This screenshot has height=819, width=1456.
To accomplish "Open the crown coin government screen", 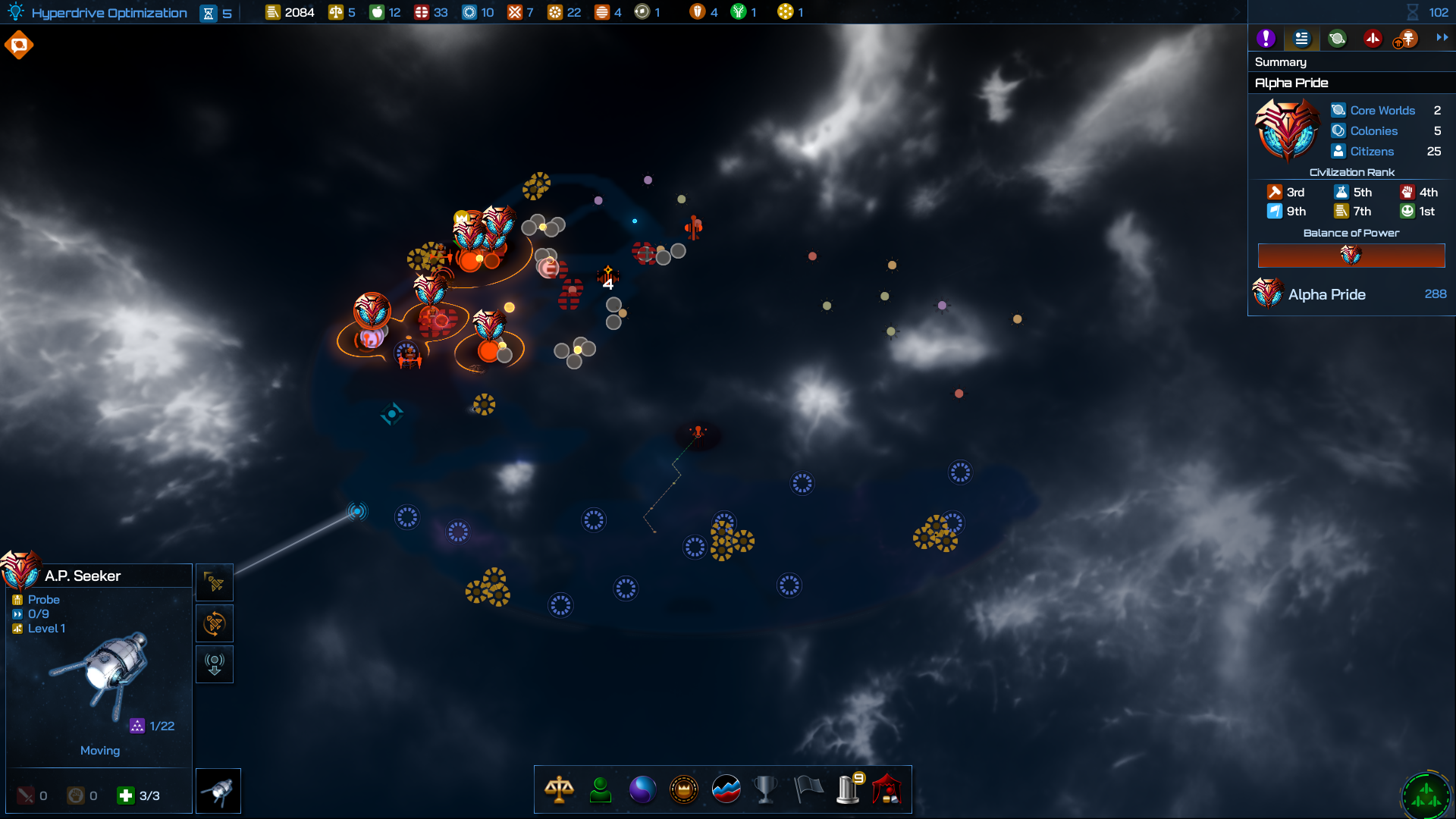I will pyautogui.click(x=684, y=789).
